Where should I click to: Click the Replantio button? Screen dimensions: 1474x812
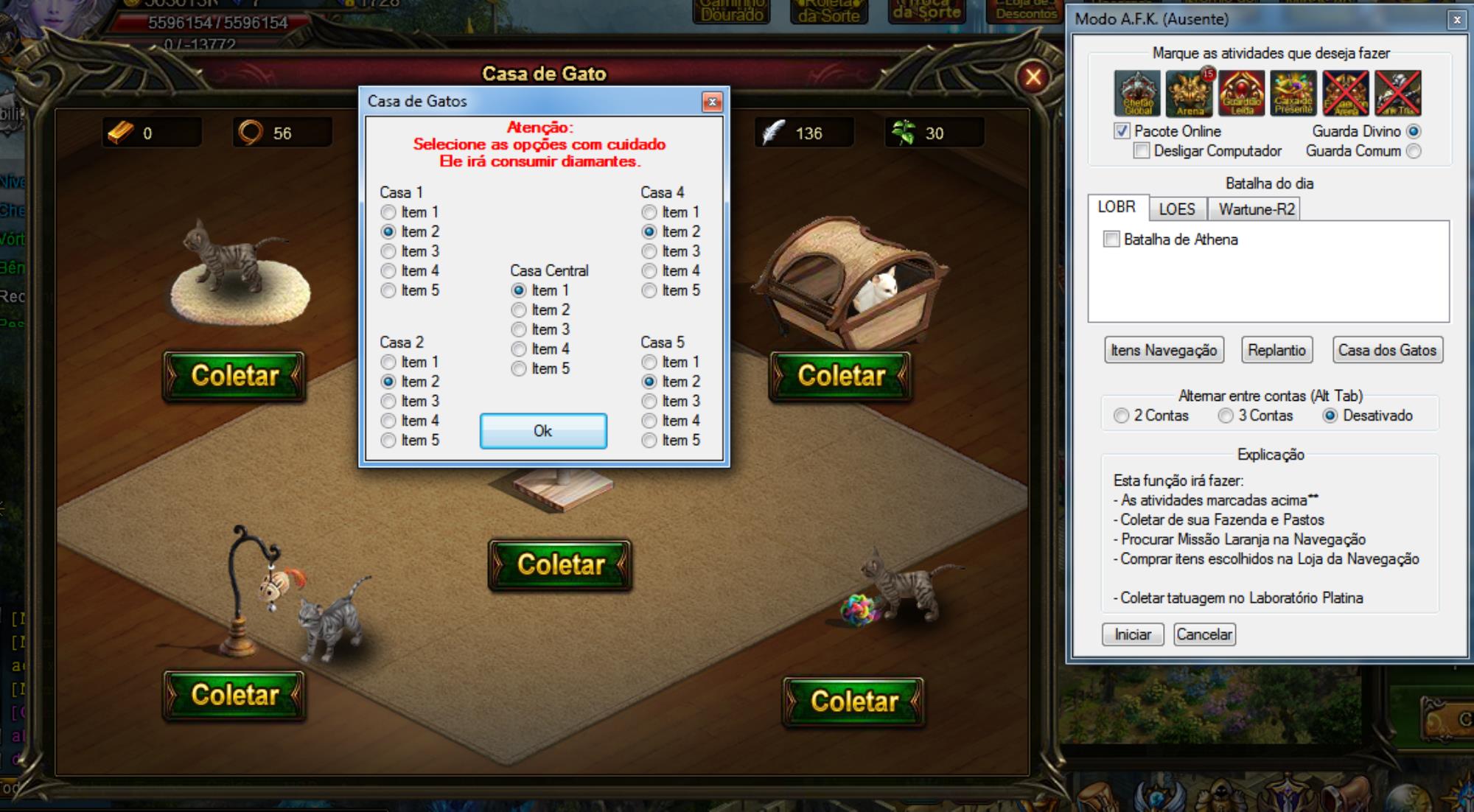point(1276,350)
